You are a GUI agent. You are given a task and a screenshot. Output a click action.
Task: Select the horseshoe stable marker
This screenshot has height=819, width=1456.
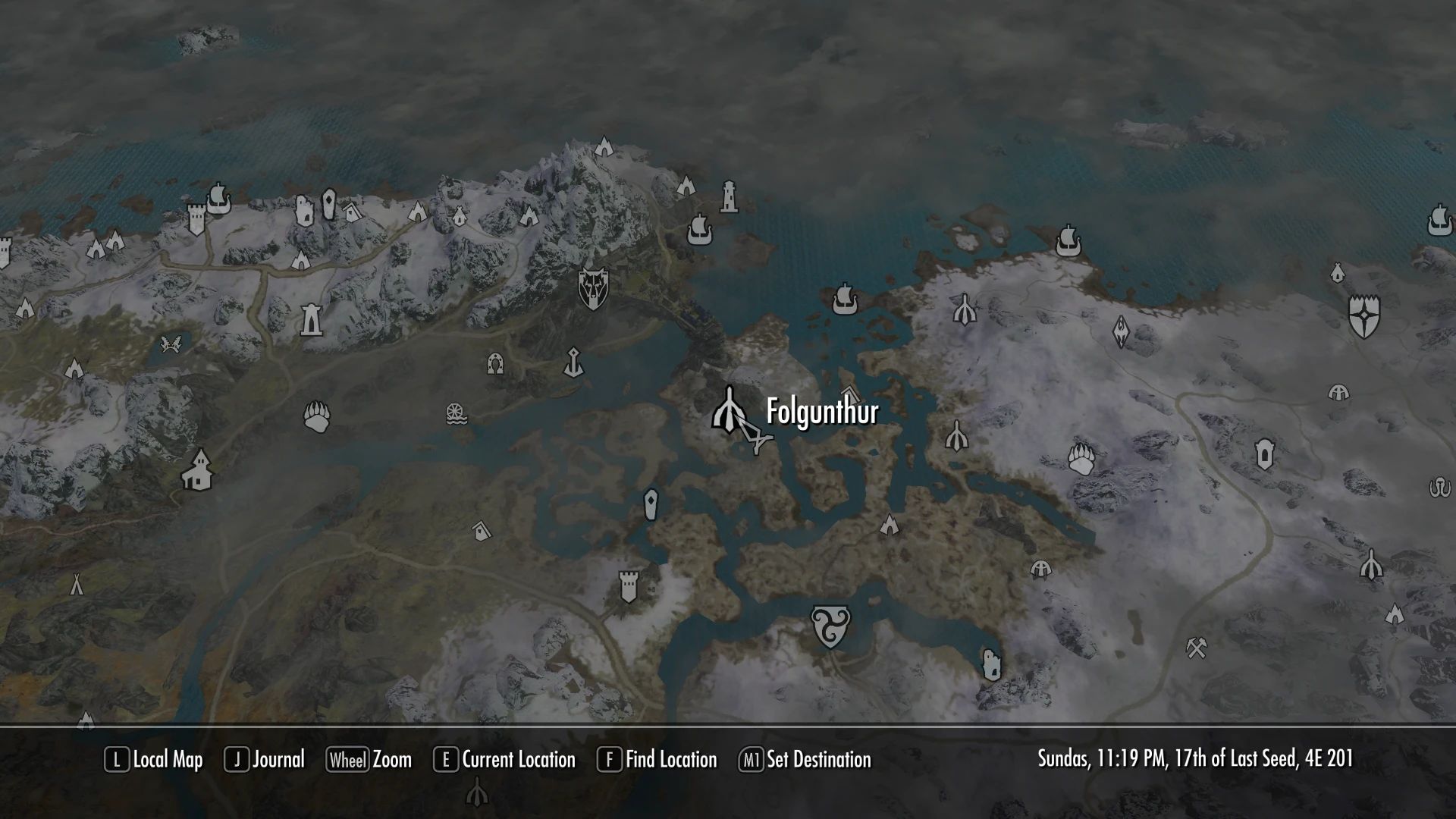(495, 364)
